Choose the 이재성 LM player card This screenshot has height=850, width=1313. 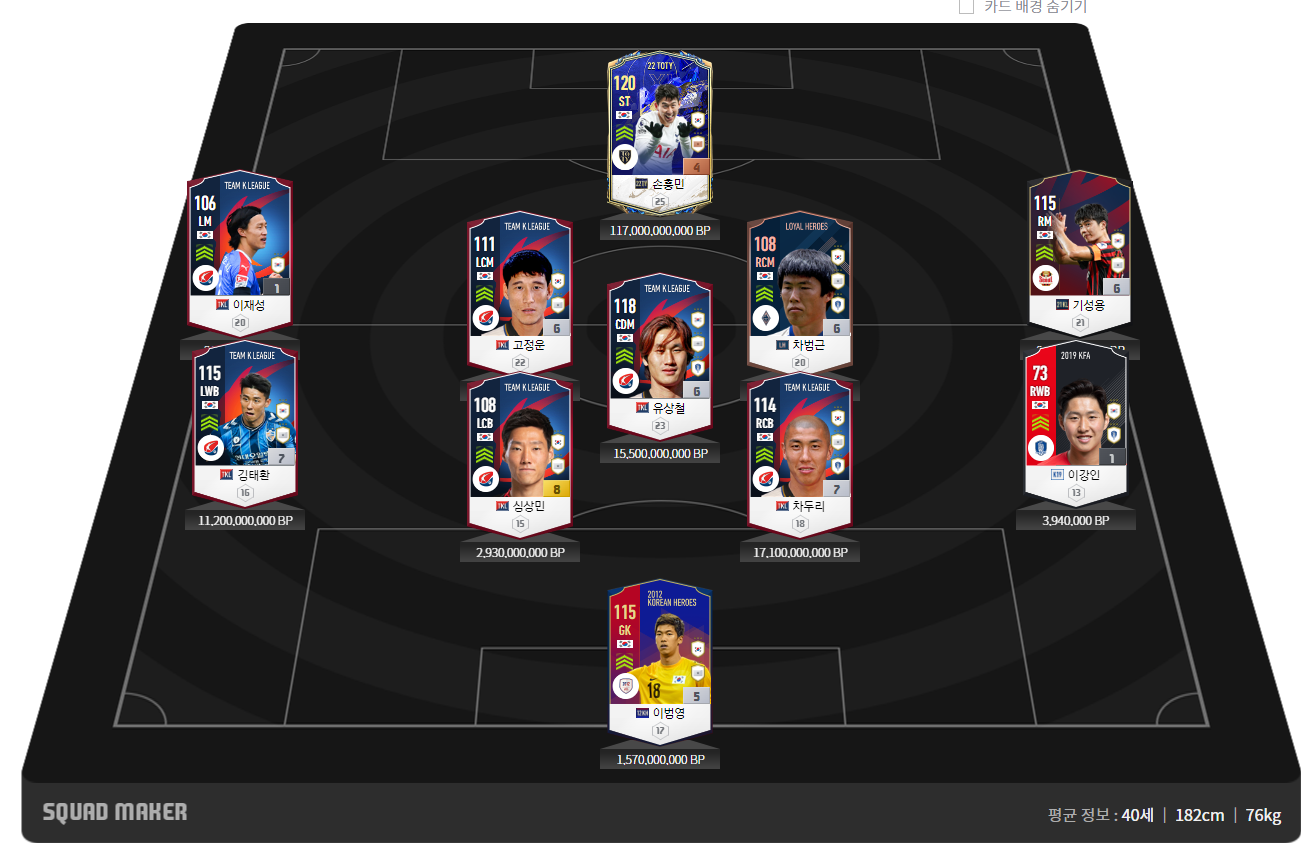coord(239,250)
